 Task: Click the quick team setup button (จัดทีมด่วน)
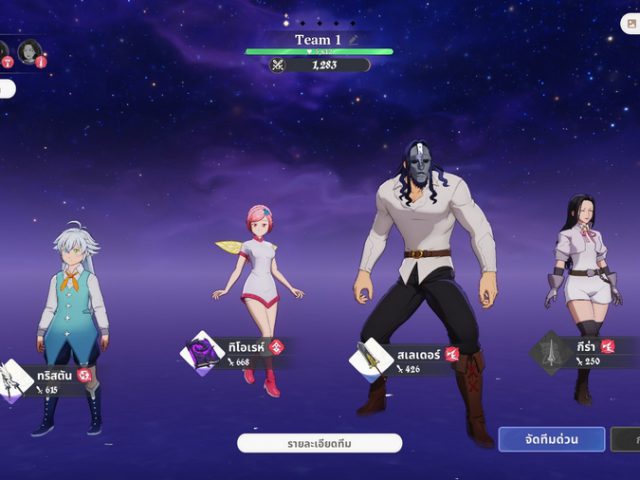551,439
